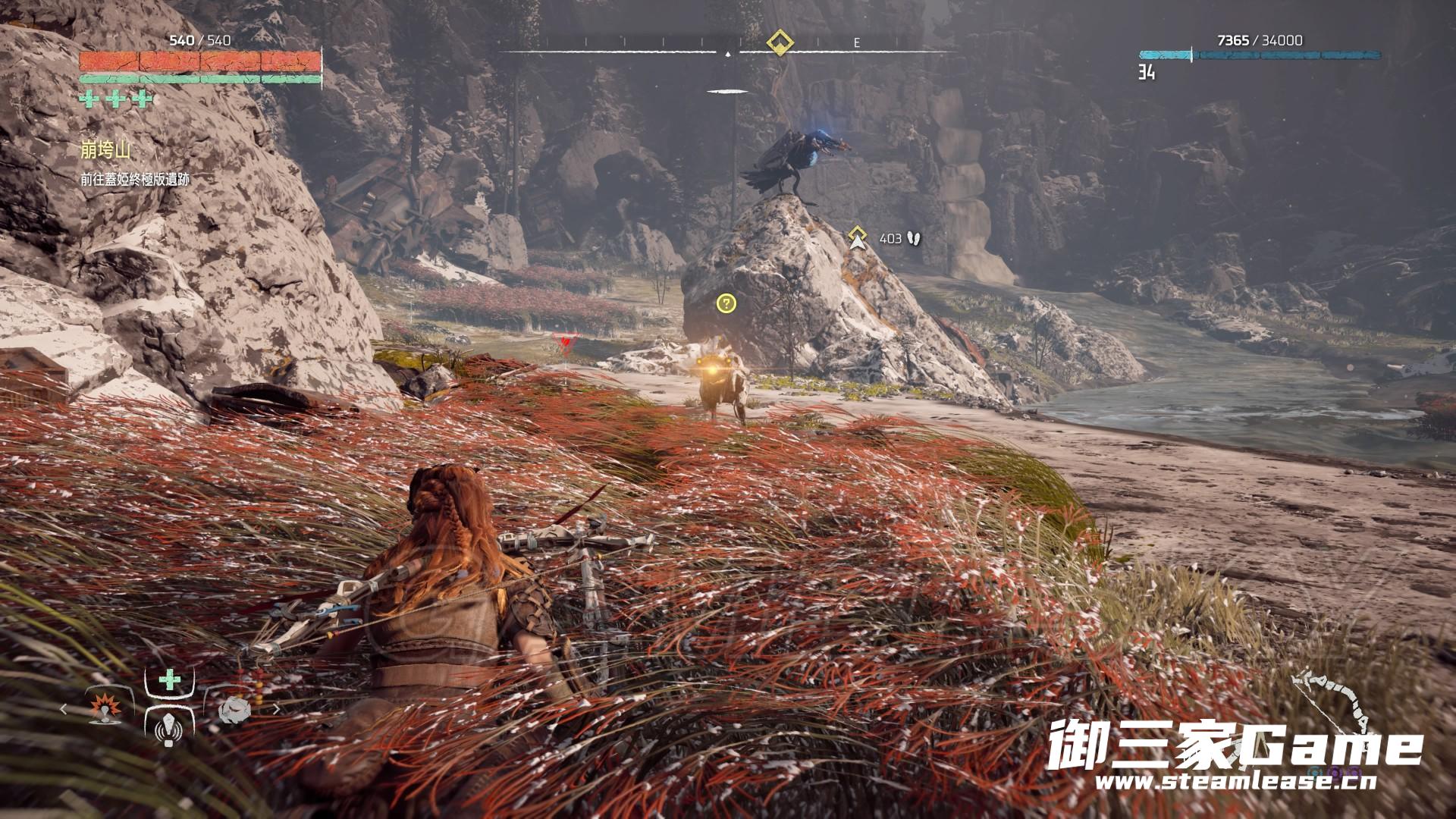Select the rock throwable icon
1456x819 pixels.
tap(234, 710)
